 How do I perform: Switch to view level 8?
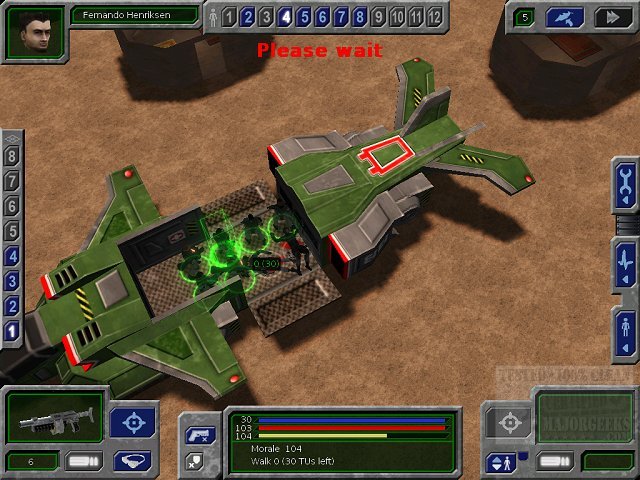click(12, 156)
